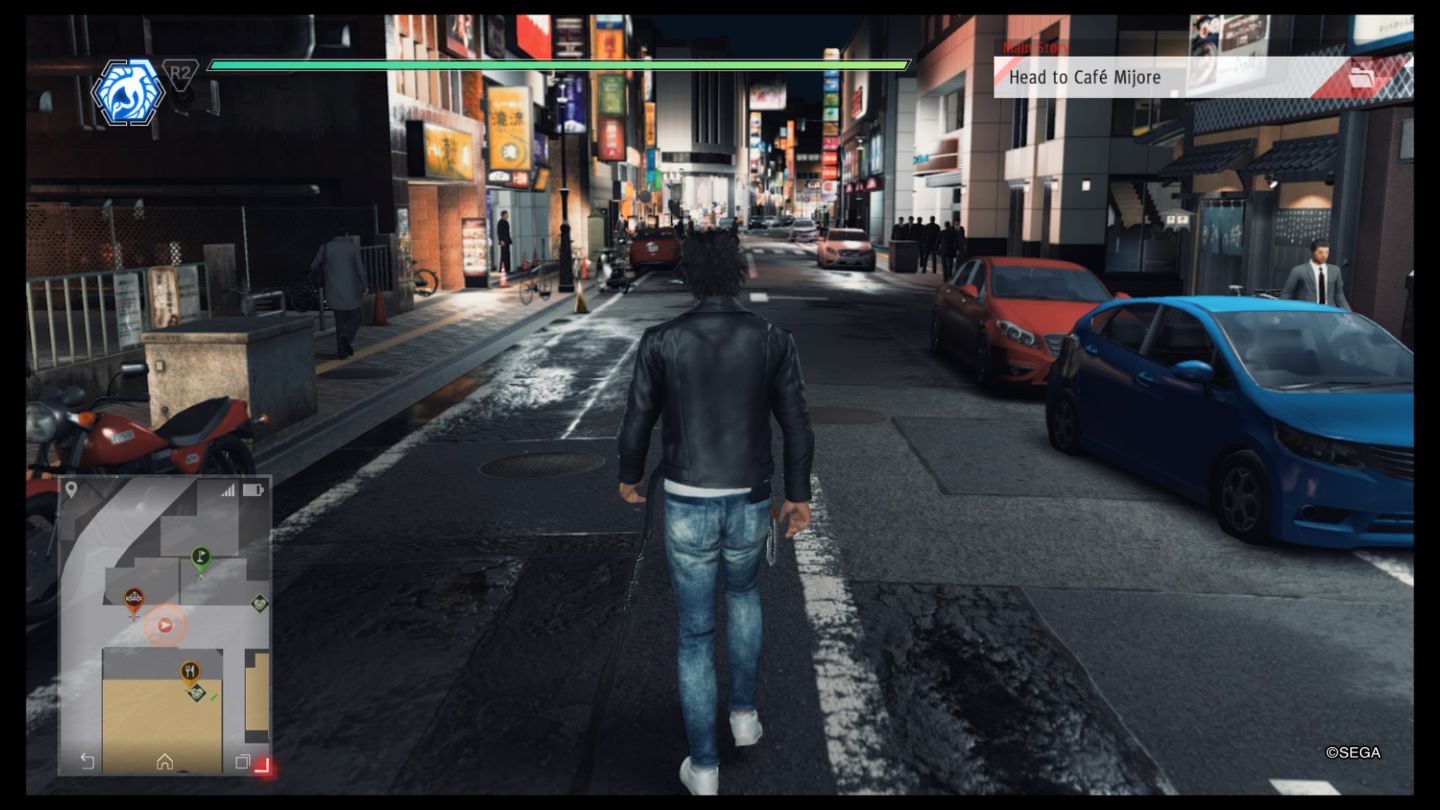Click the location pin icon on the phone
The height and width of the screenshot is (810, 1440).
(x=72, y=489)
